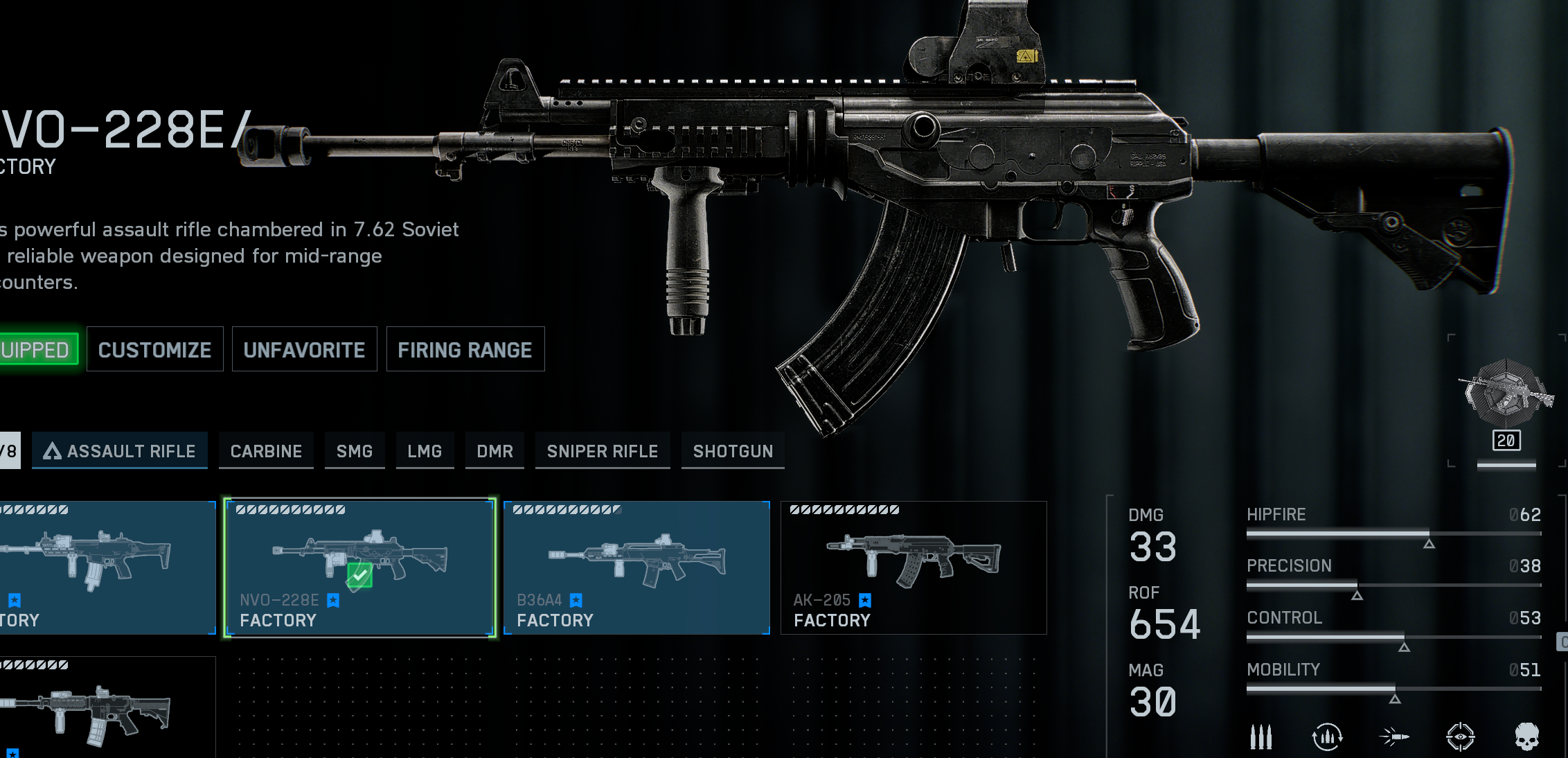
Task: Click the skull icon below the stats
Action: click(x=1526, y=737)
